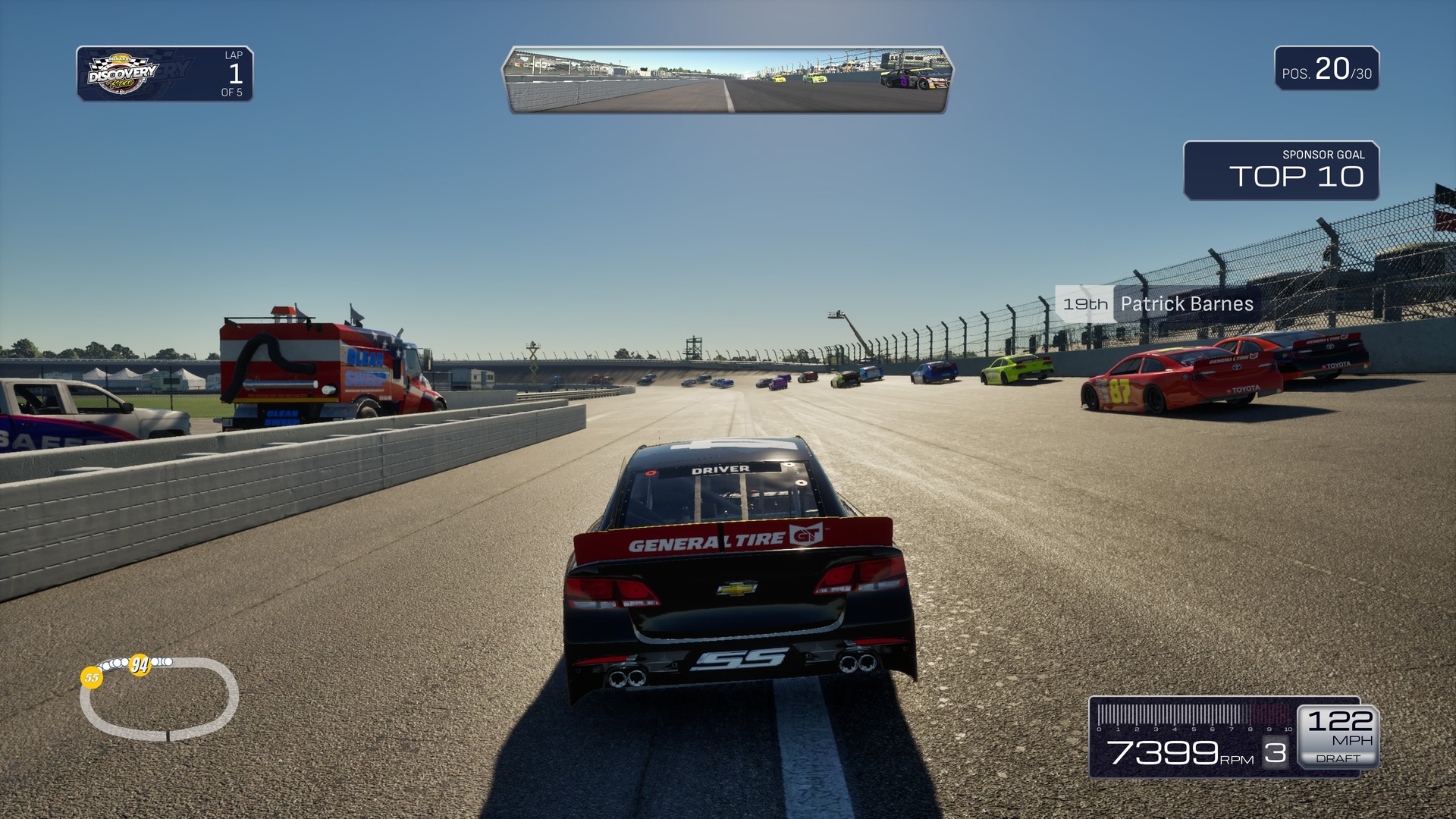Select the rear-view mirror display

(x=727, y=80)
